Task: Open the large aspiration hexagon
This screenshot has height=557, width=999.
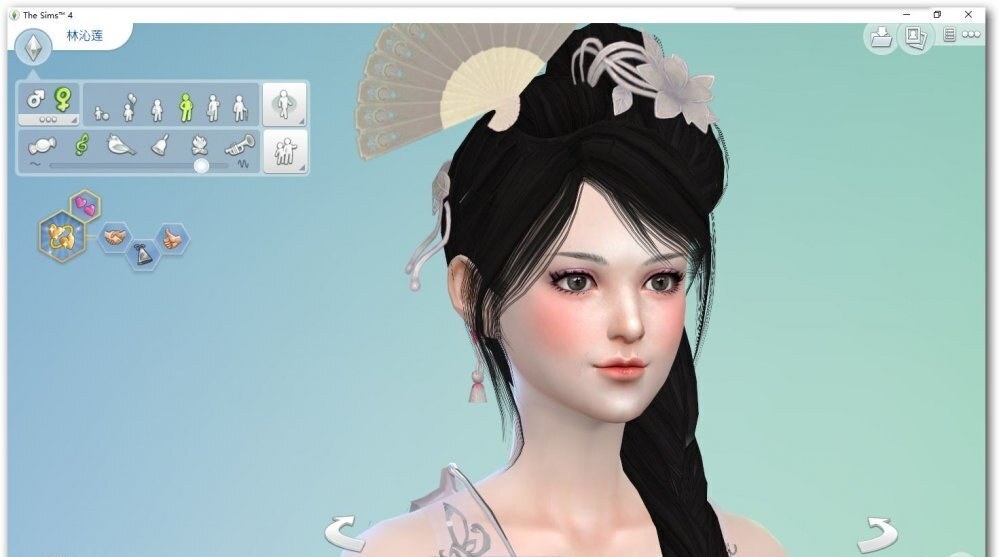Action: tap(60, 236)
